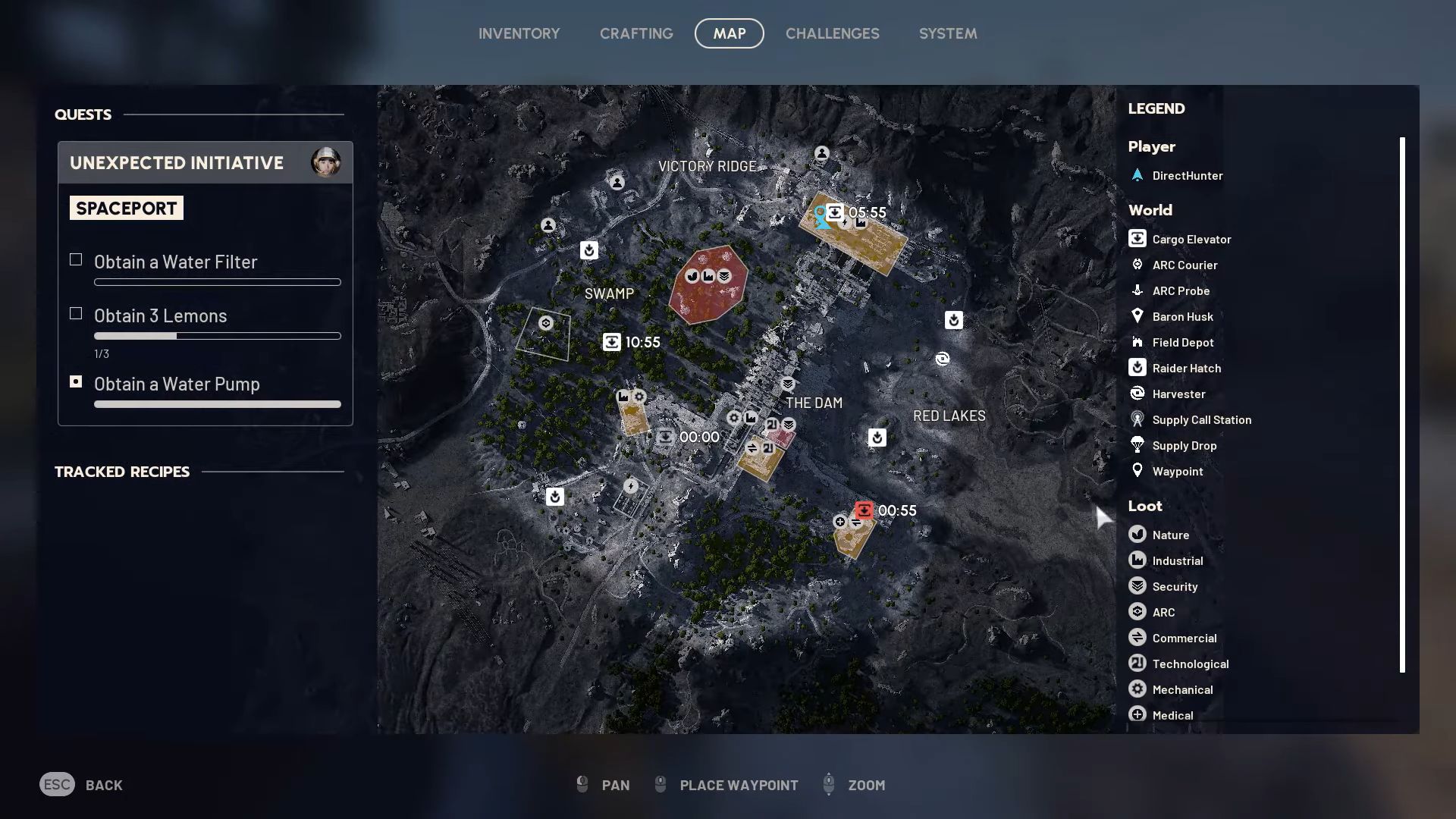The image size is (1456, 819).
Task: Click the Harvester marker near Red Lakes
Action: 942,359
